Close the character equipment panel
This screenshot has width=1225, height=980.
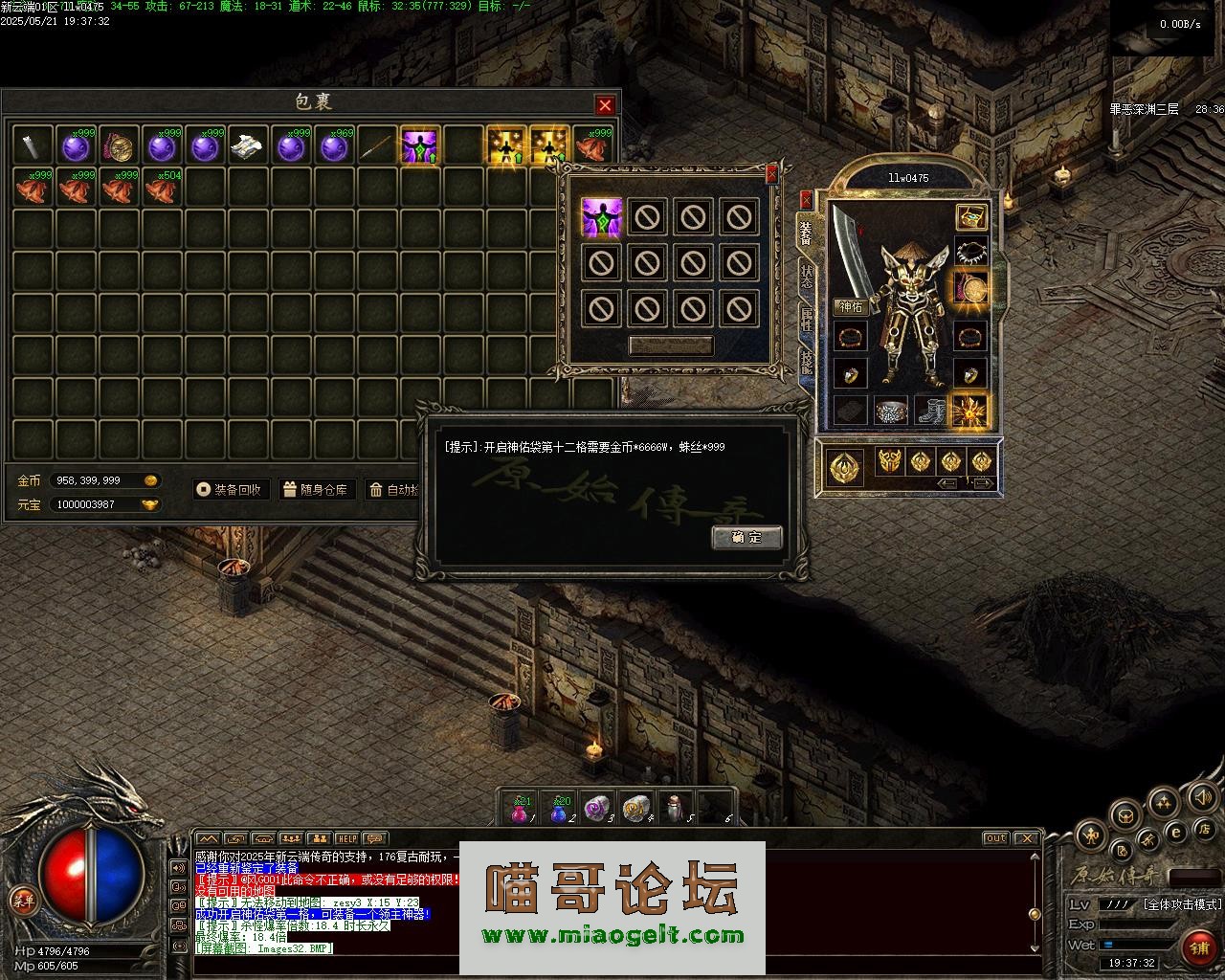pyautogui.click(x=806, y=199)
